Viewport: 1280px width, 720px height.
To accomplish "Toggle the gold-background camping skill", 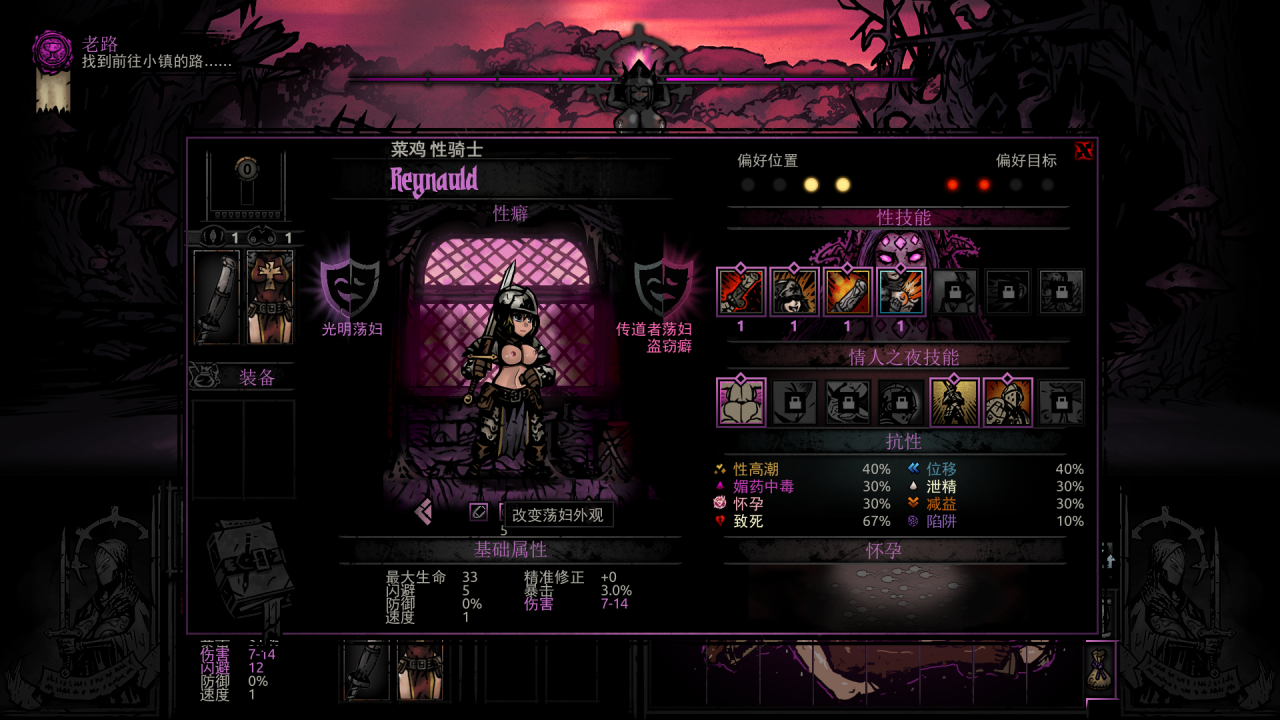I will 954,402.
